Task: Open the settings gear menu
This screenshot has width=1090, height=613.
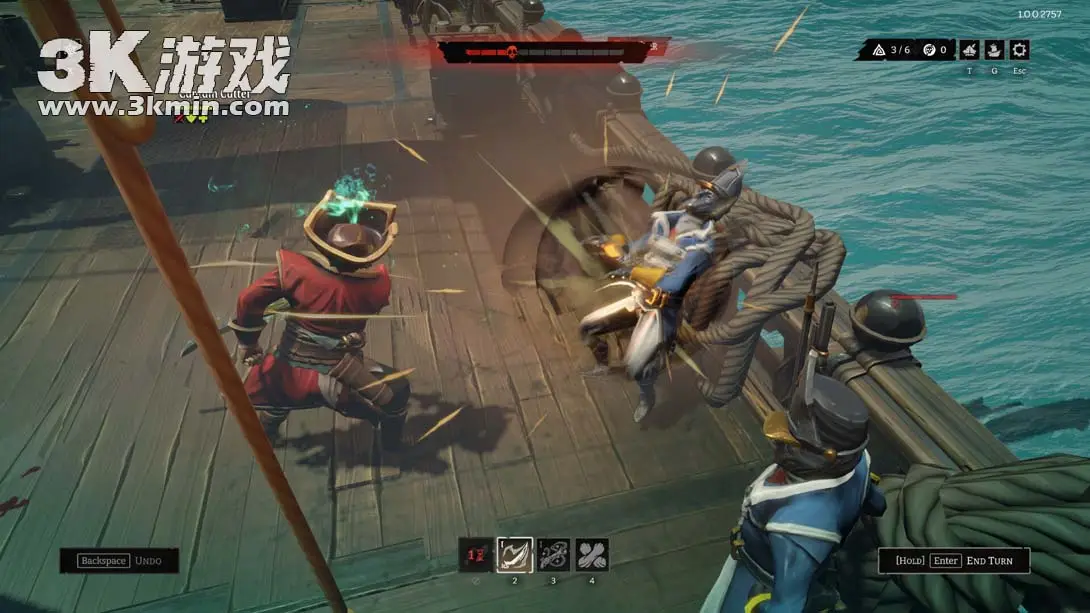Action: pyautogui.click(x=1019, y=50)
